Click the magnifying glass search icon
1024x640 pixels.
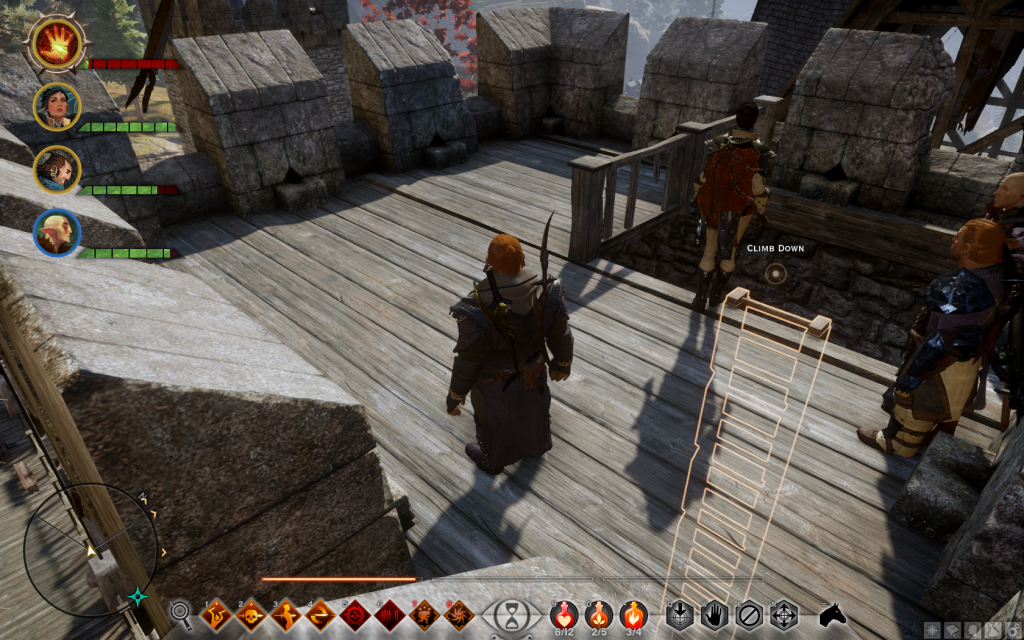click(x=181, y=612)
